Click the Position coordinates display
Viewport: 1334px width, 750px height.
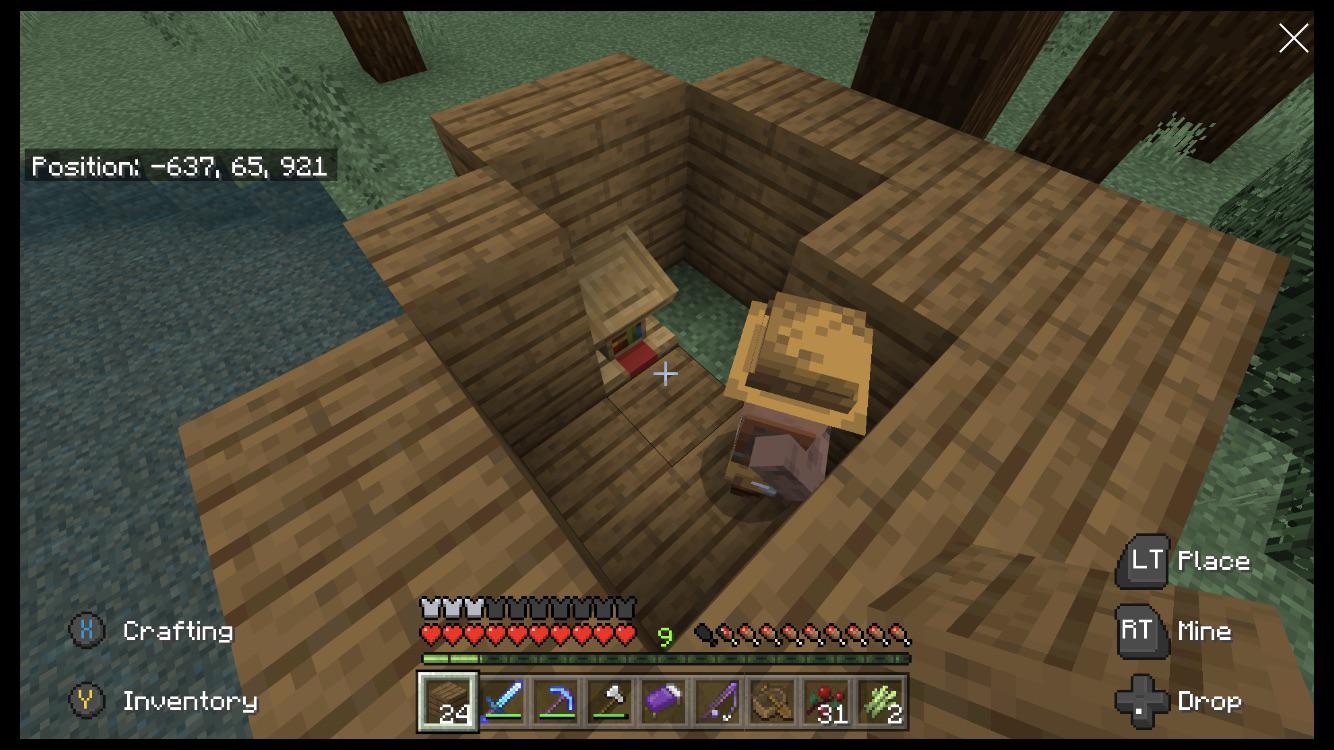coord(180,167)
